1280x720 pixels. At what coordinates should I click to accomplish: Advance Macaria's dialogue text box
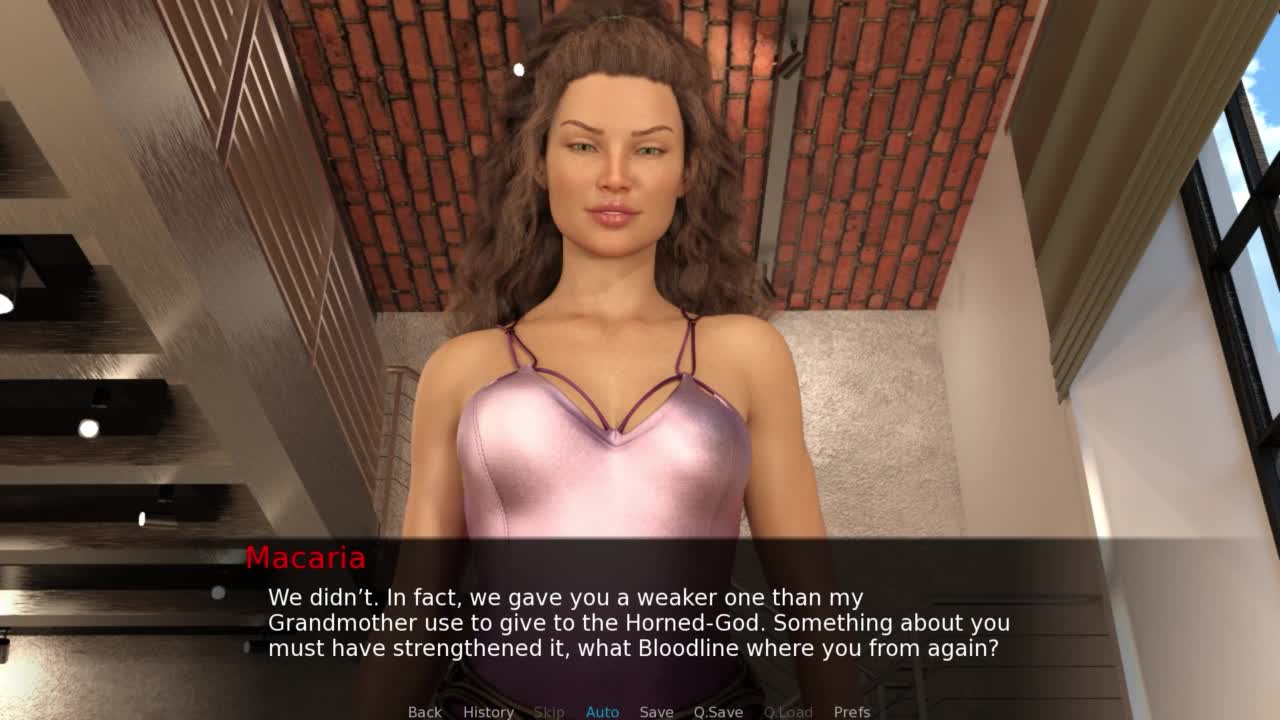[x=640, y=622]
